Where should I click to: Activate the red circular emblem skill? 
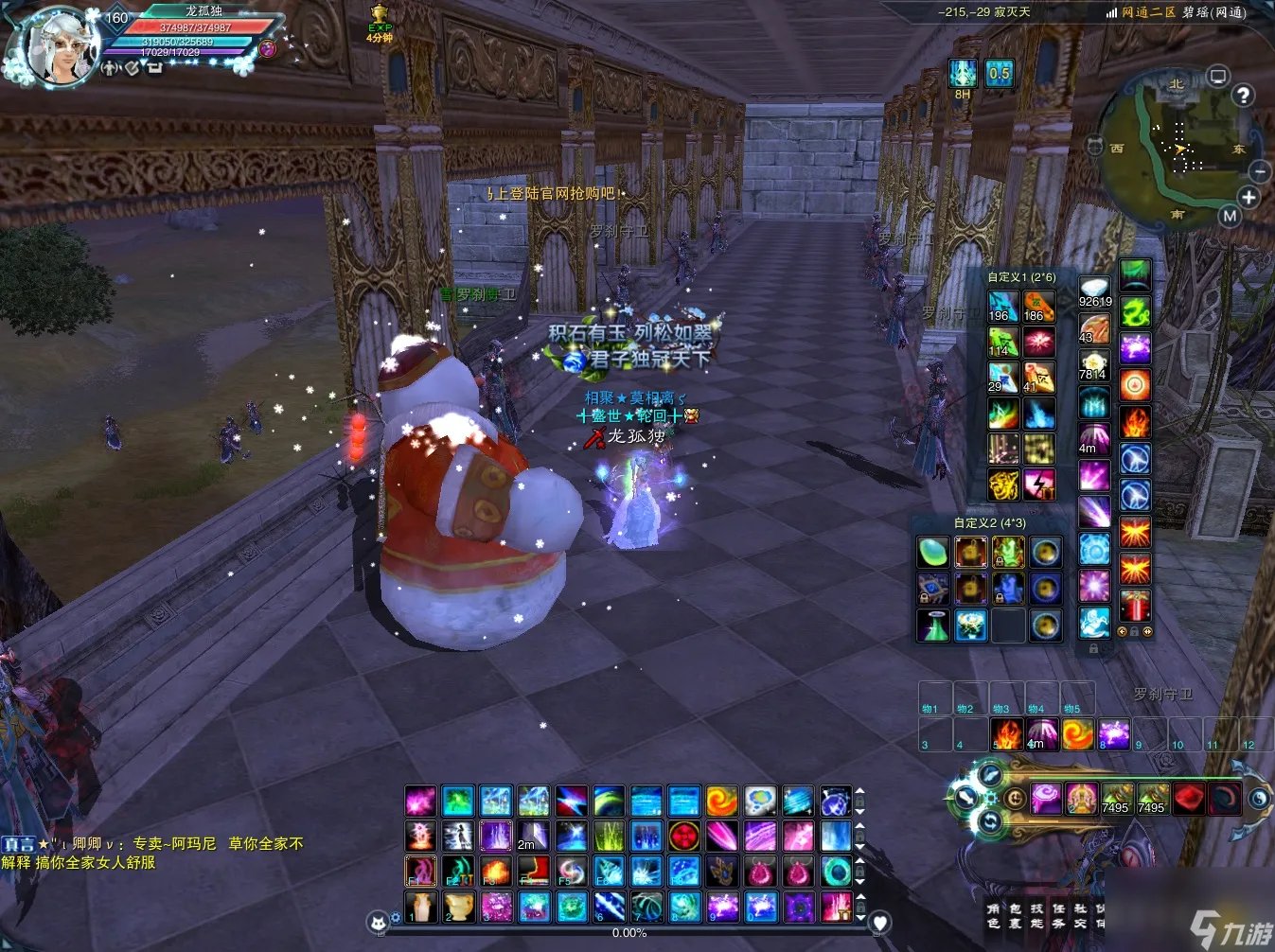pos(683,837)
